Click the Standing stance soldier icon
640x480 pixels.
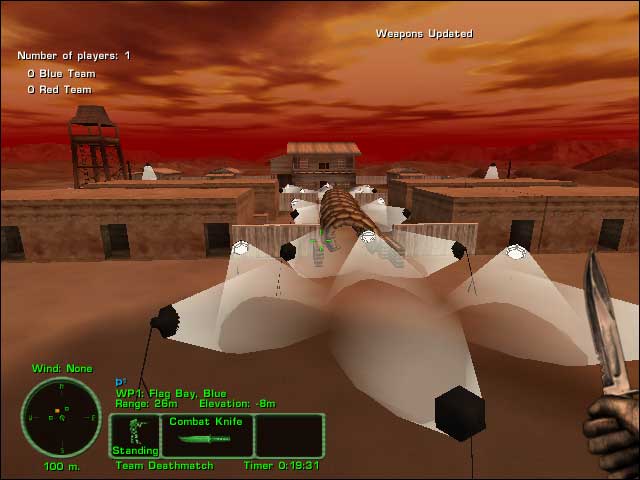pyautogui.click(x=134, y=435)
